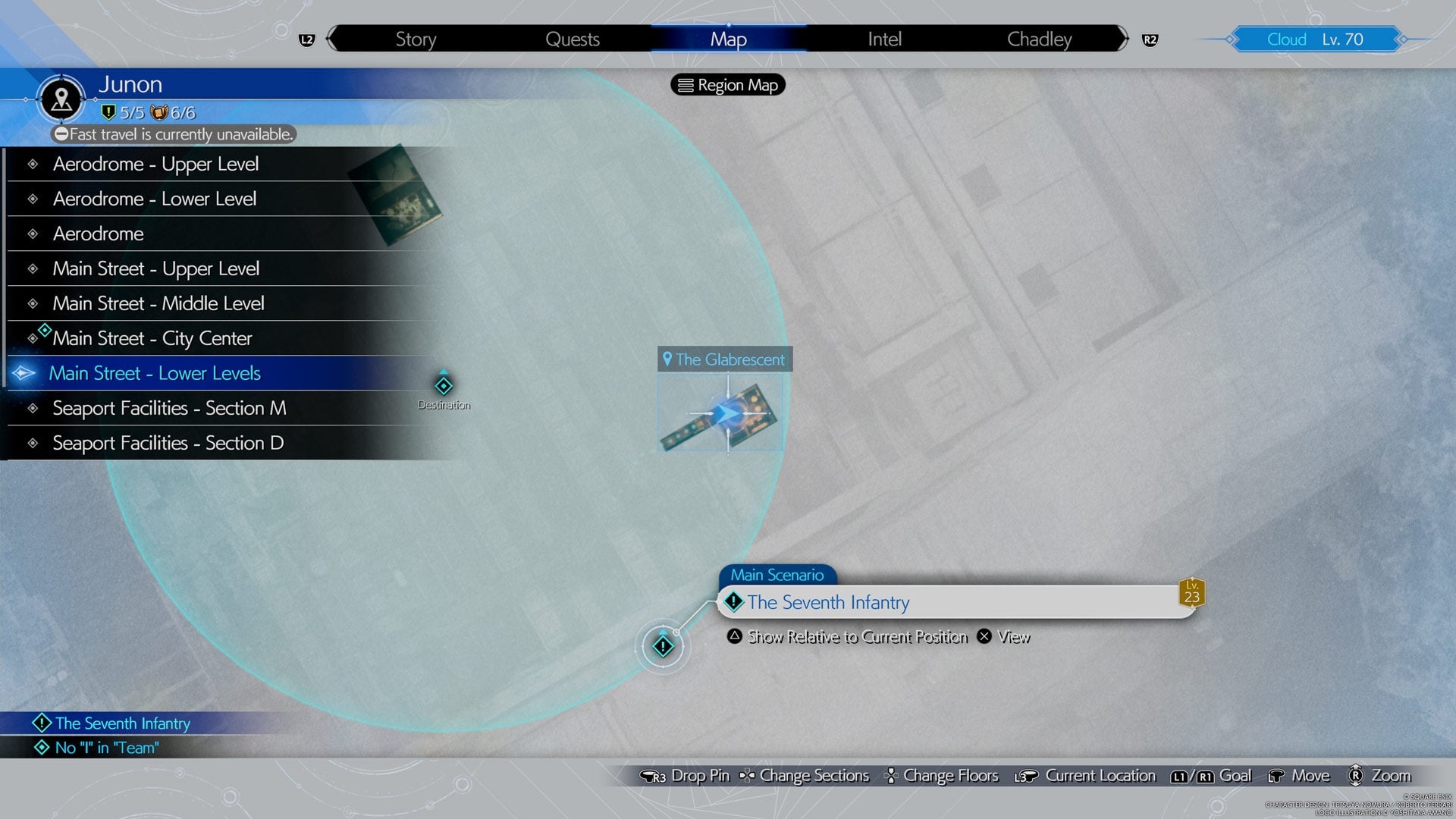The width and height of the screenshot is (1456, 819).
Task: Click The Glabrescent location label
Action: [725, 359]
